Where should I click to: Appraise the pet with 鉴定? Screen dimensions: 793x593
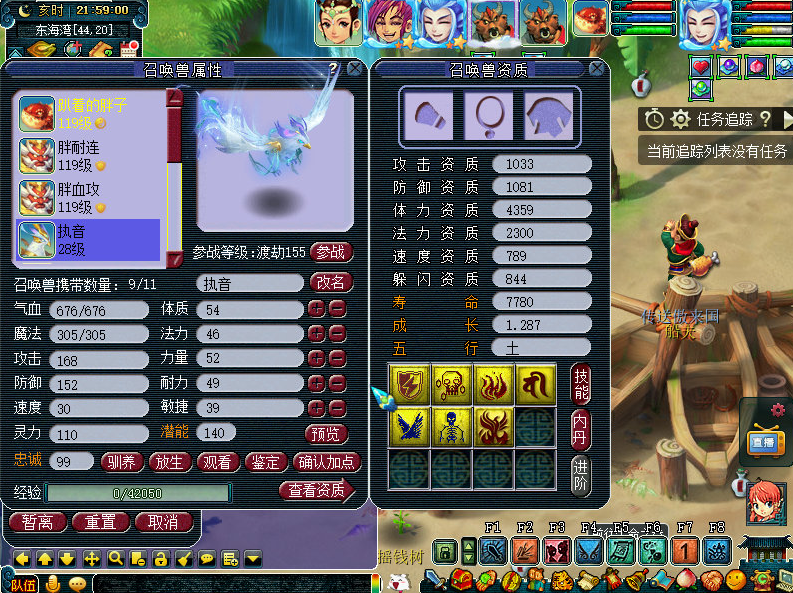(266, 462)
